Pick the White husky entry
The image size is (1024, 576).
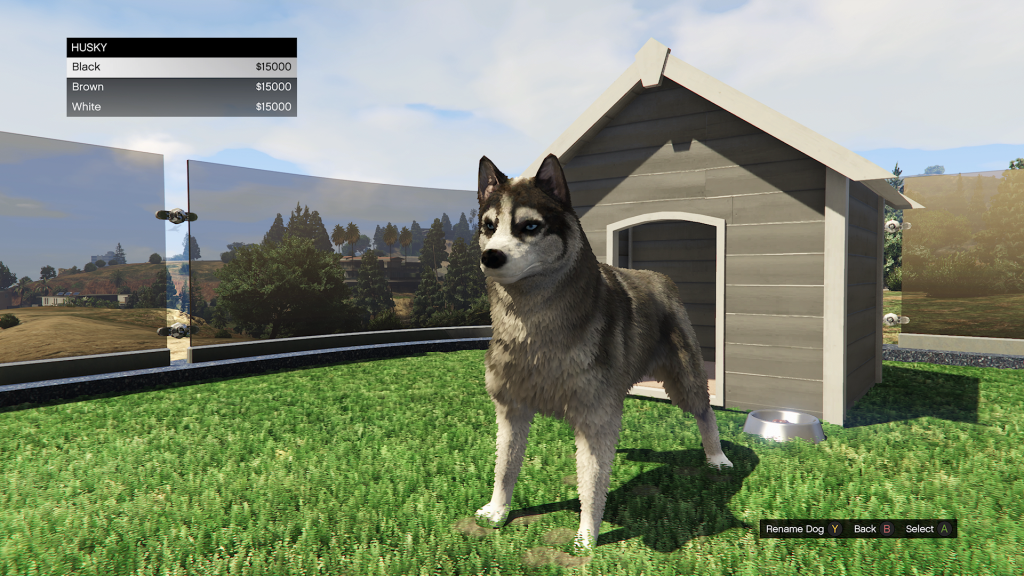coord(181,107)
